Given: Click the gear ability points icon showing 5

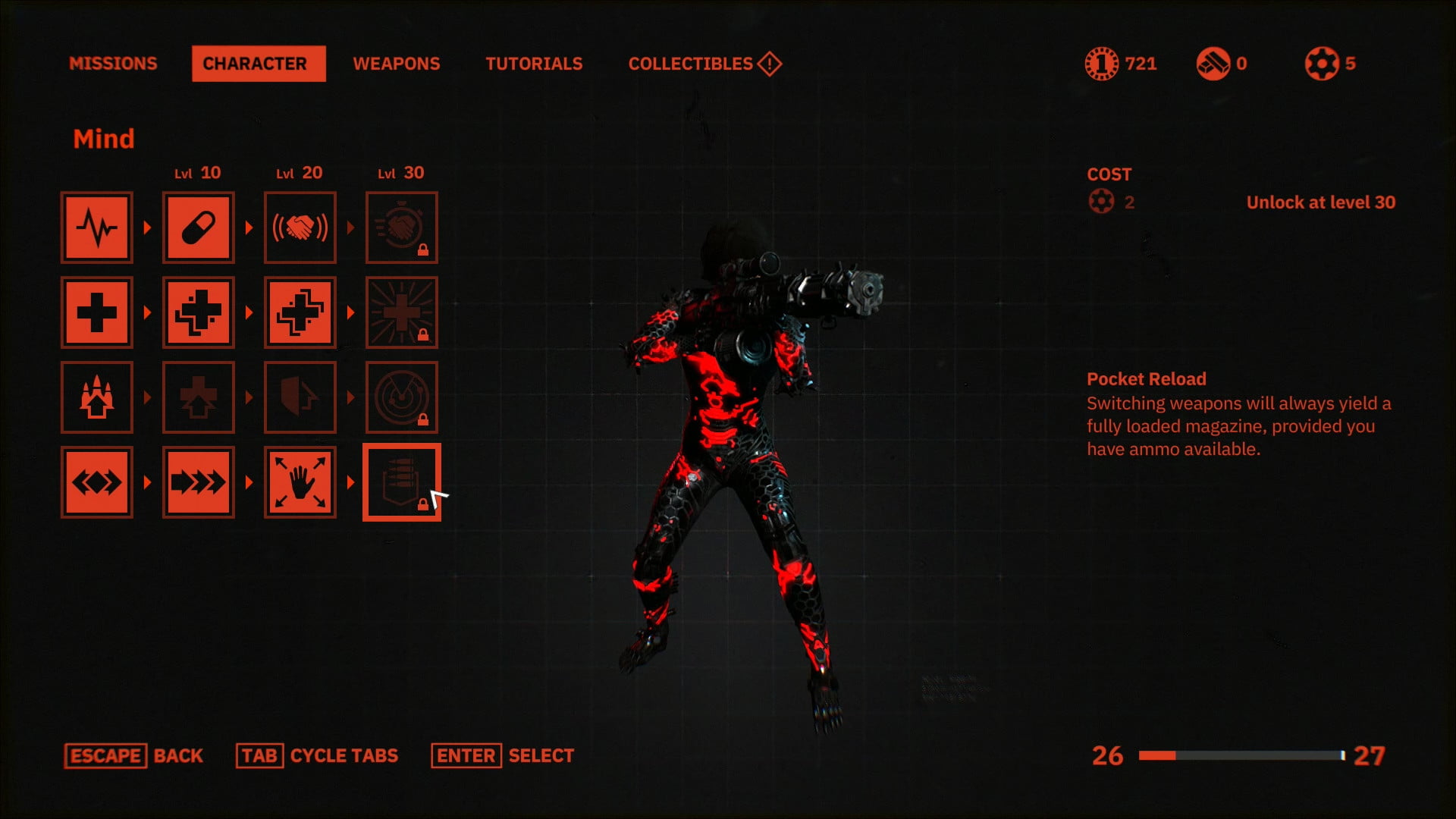Looking at the screenshot, I should click(x=1320, y=64).
